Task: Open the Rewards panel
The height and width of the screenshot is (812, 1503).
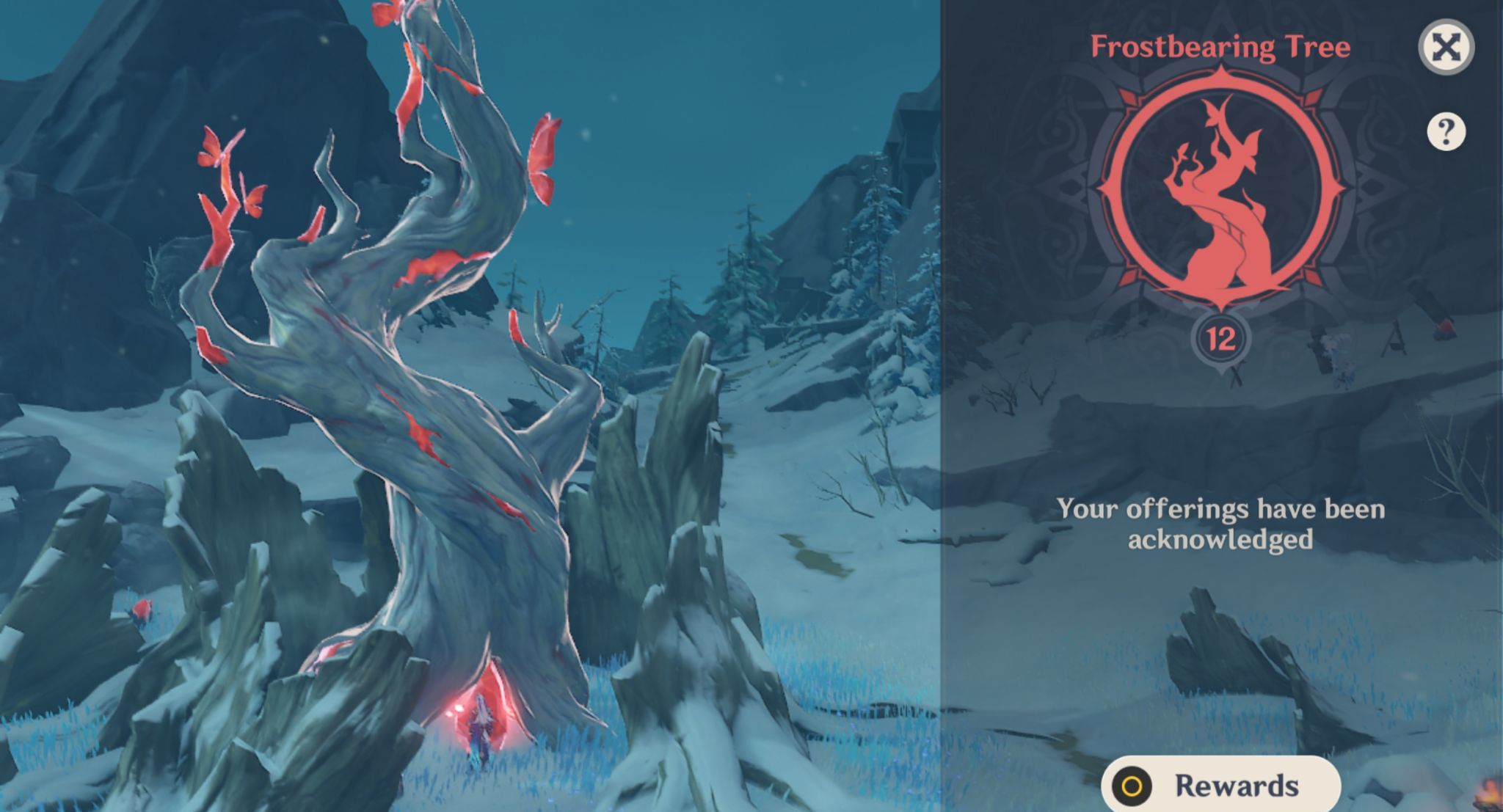Action: 1220,784
